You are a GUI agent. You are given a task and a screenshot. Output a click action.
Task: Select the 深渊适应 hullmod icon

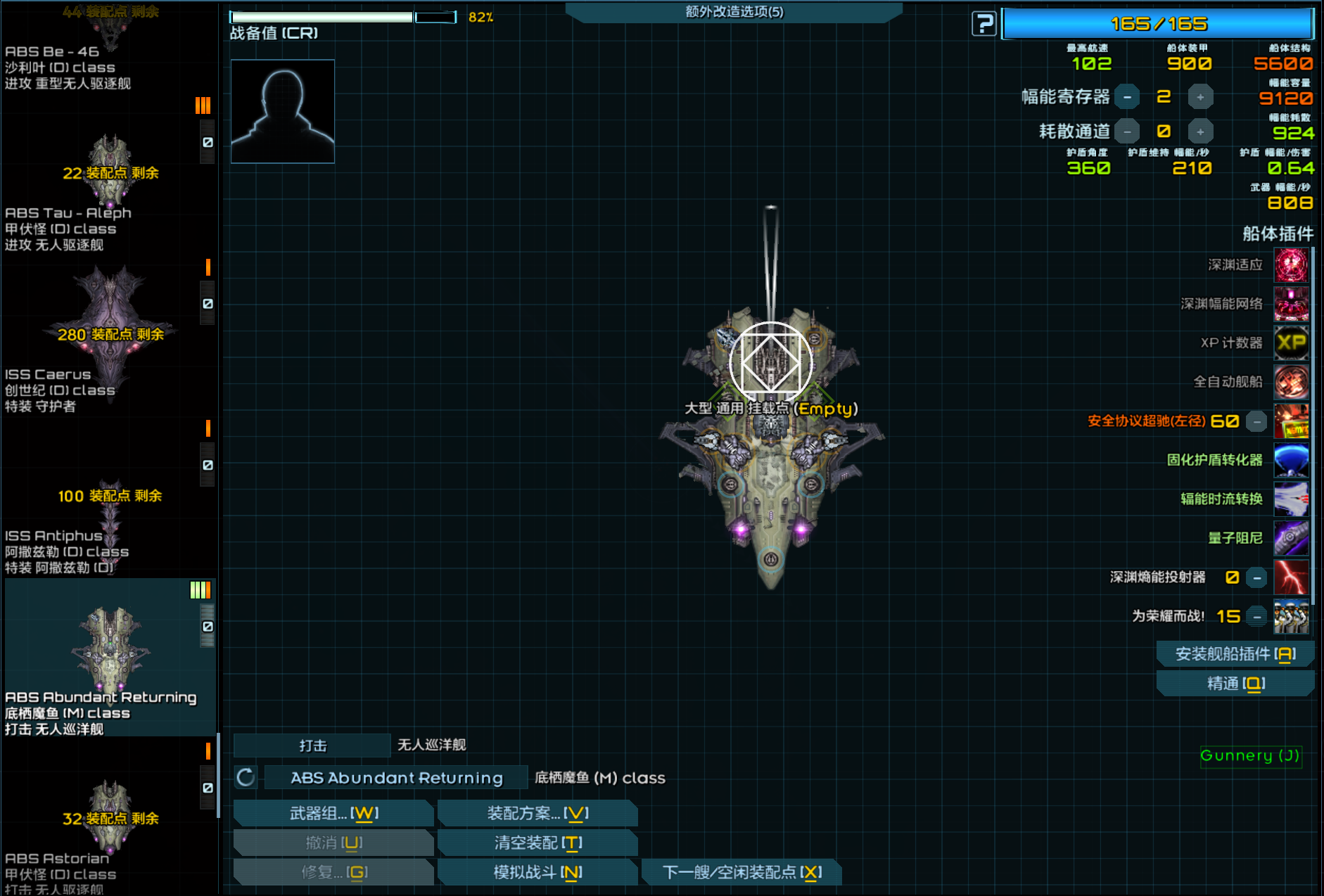(1291, 265)
